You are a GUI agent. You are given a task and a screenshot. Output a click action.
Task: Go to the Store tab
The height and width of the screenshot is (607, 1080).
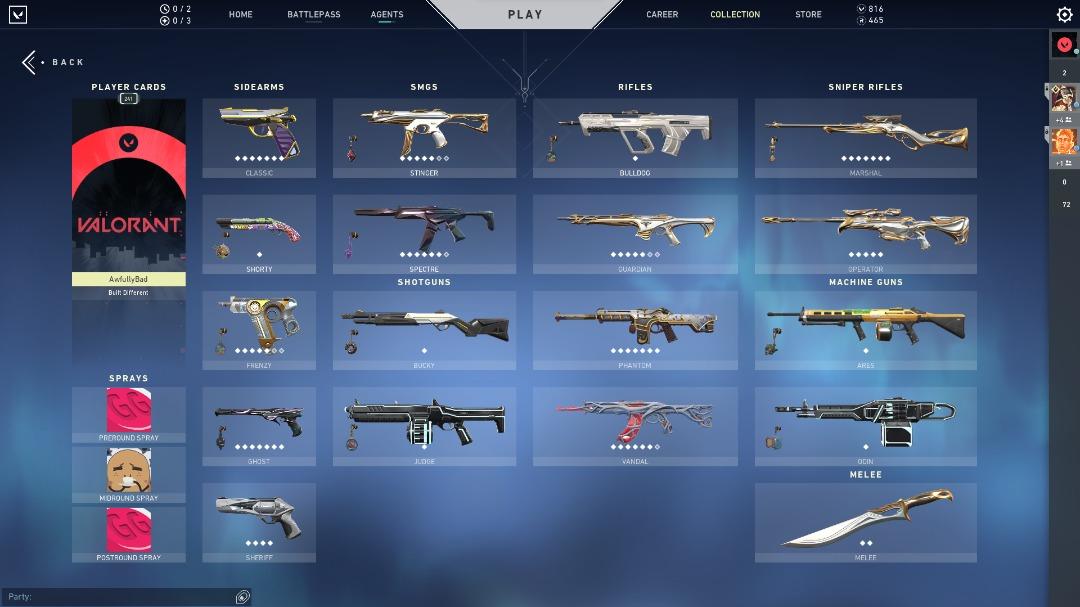808,15
